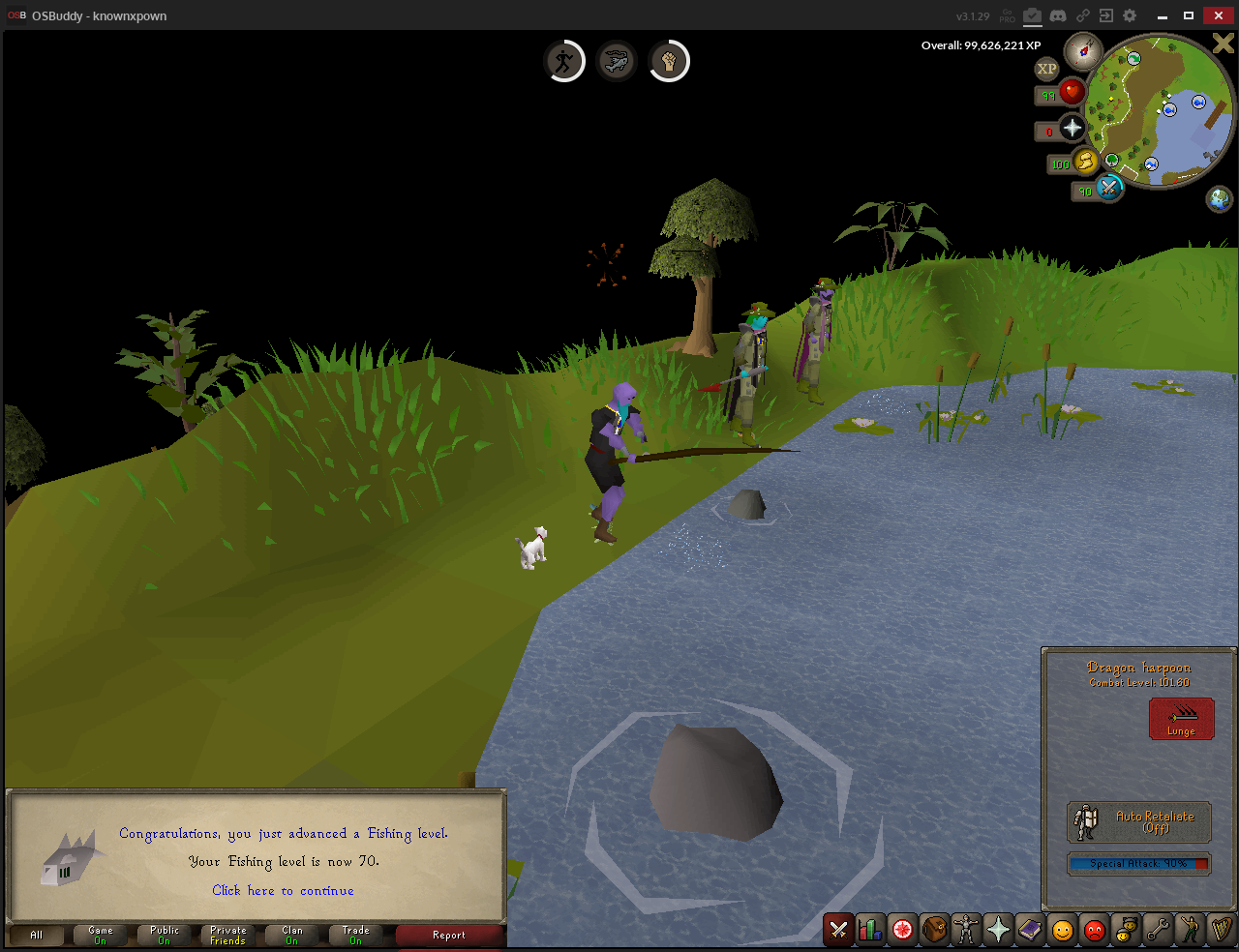View the Quest List tab
1239x952 pixels.
[x=901, y=931]
